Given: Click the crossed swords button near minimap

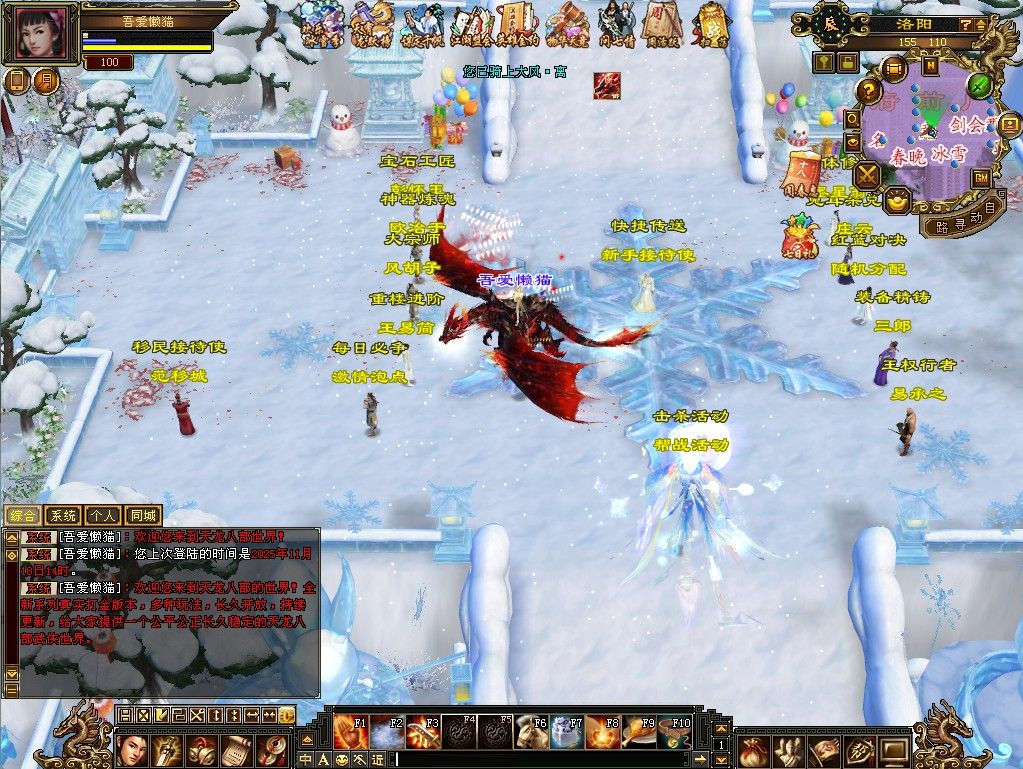Looking at the screenshot, I should (866, 175).
